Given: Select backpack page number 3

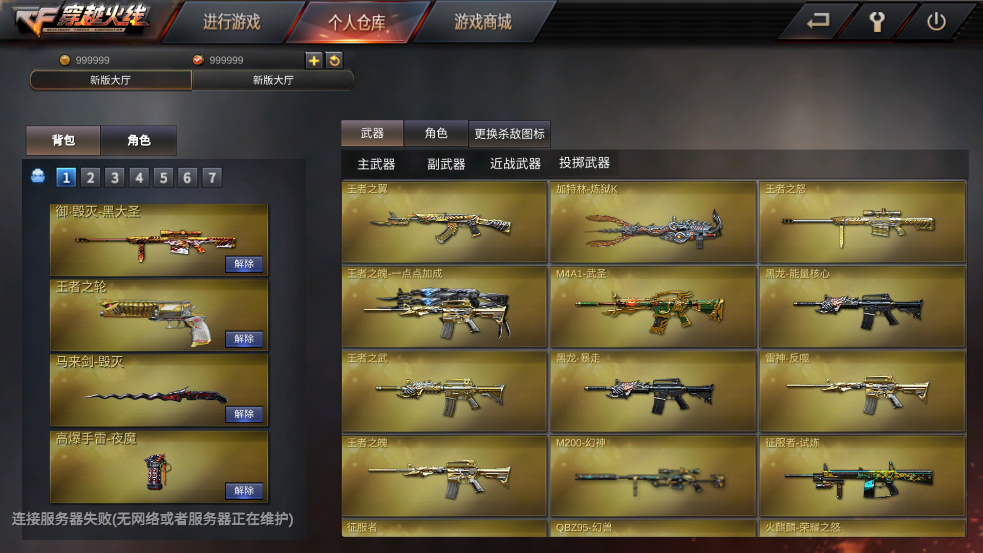Looking at the screenshot, I should pyautogui.click(x=115, y=178).
